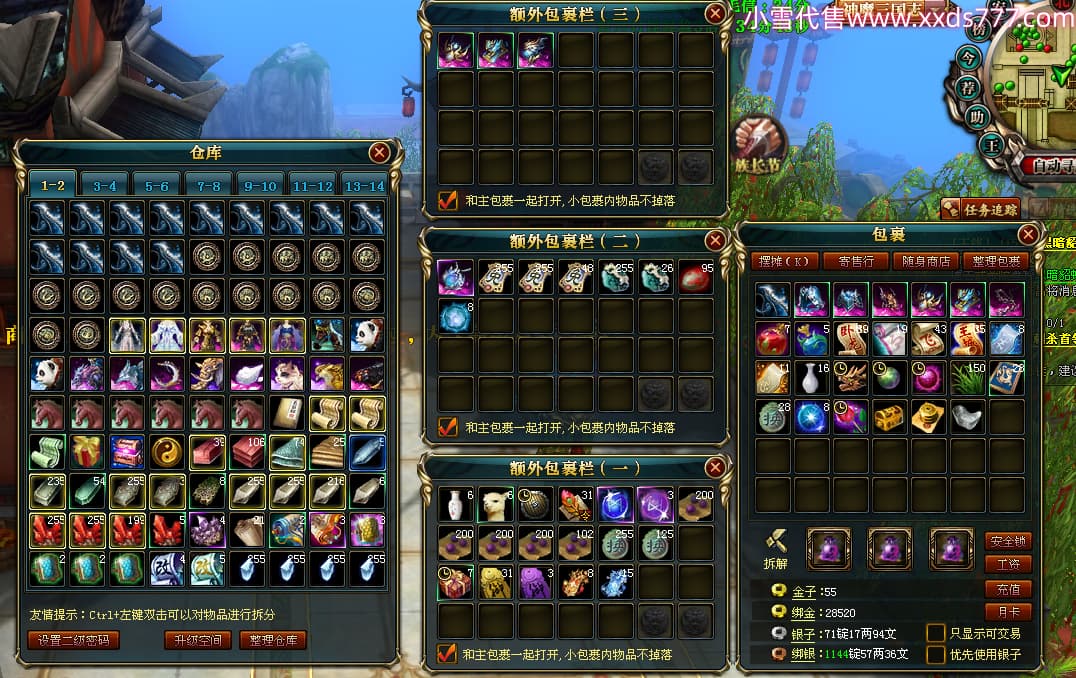This screenshot has width=1076, height=678.
Task: Select the yin-yang symbol item in warehouse
Action: point(166,451)
